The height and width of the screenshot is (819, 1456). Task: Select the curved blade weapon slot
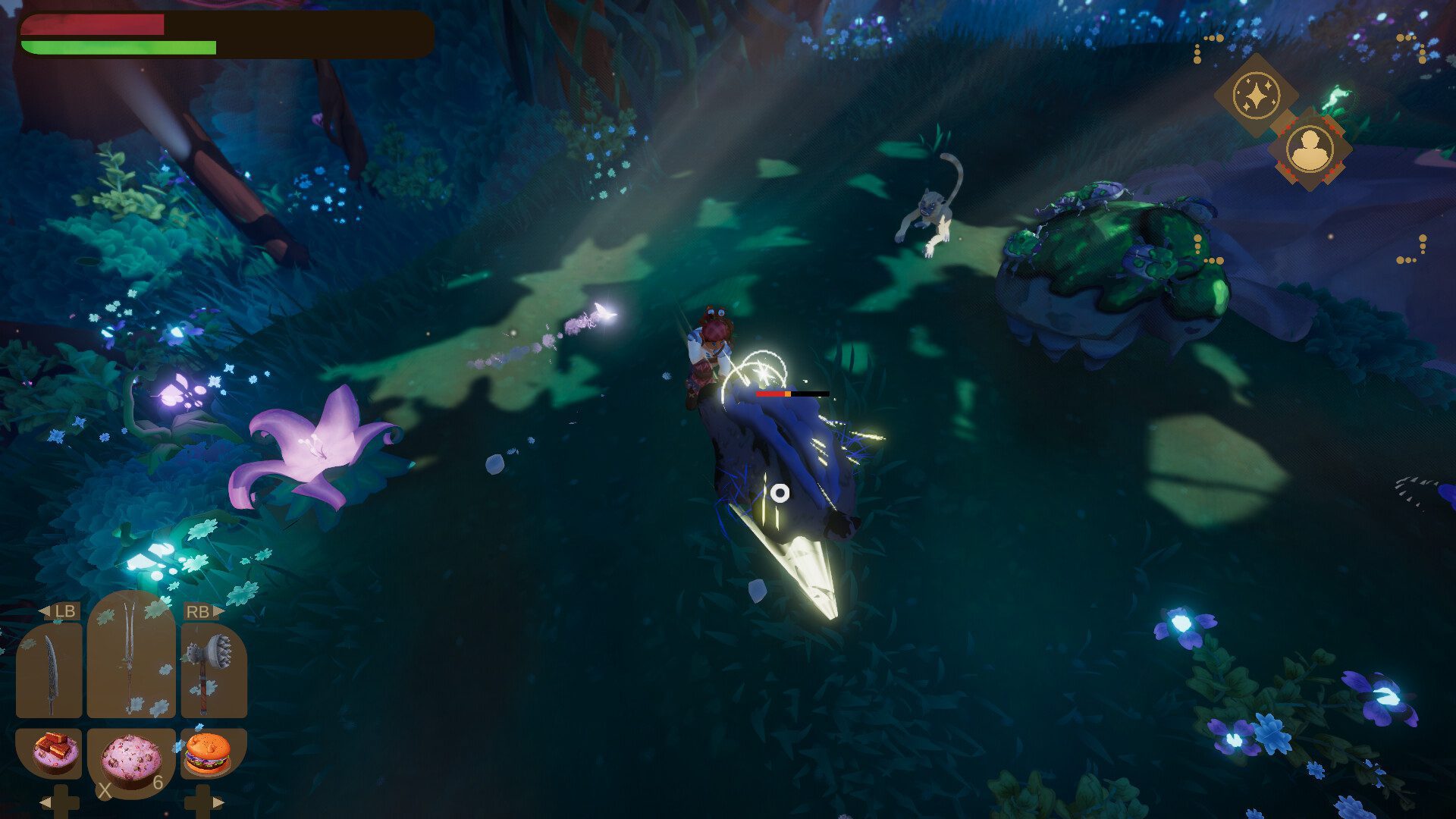(49, 672)
